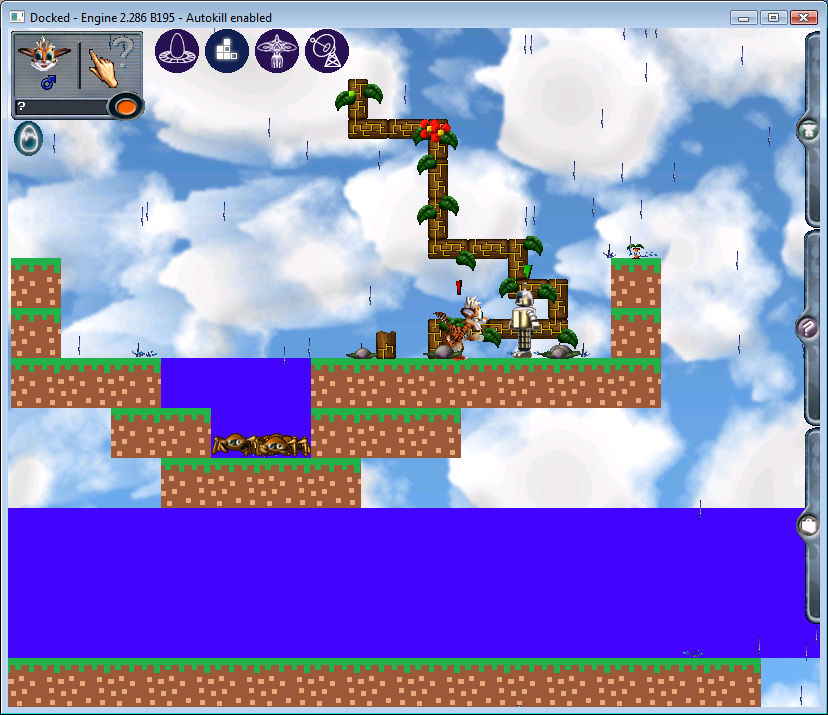
Task: Minimize the game window
Action: pyautogui.click(x=743, y=17)
